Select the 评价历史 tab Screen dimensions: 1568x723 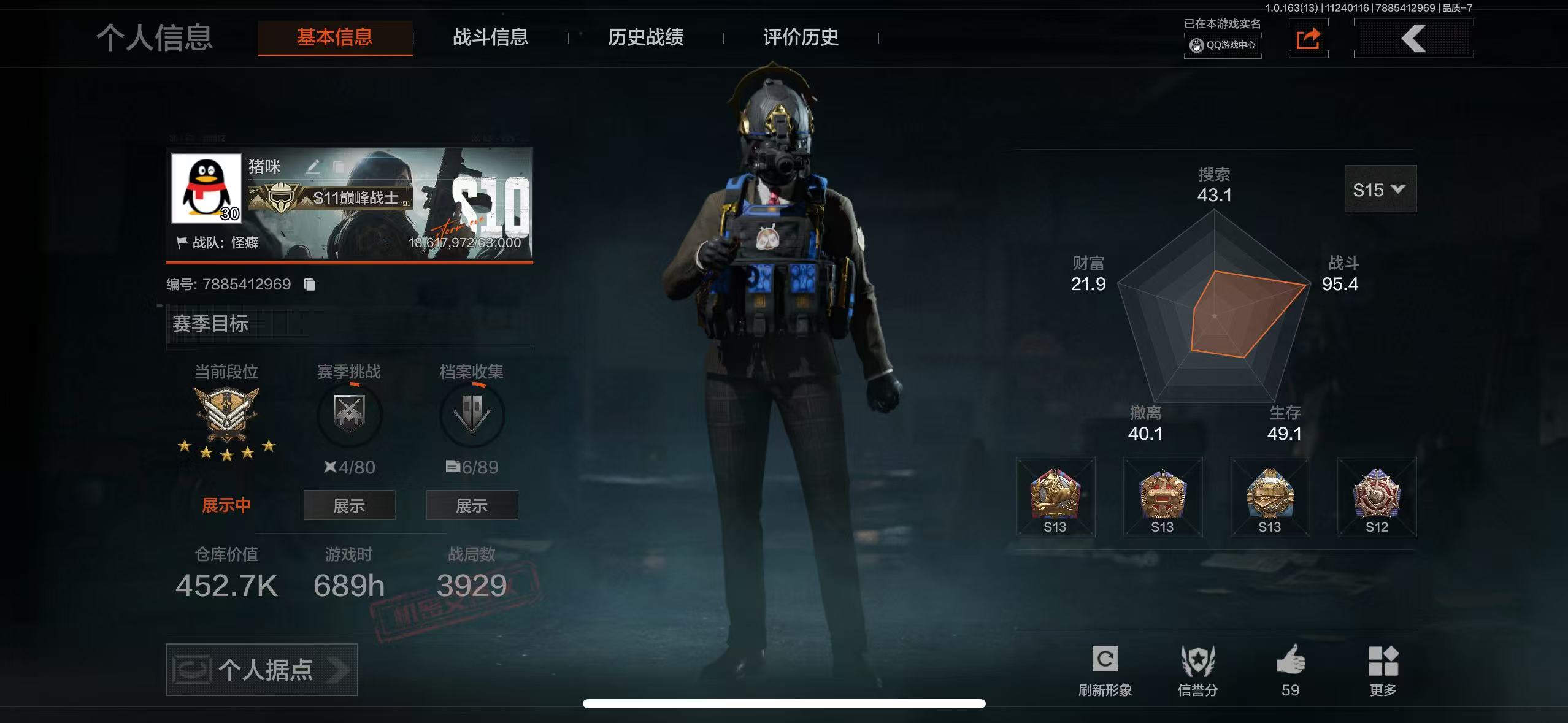pyautogui.click(x=801, y=37)
